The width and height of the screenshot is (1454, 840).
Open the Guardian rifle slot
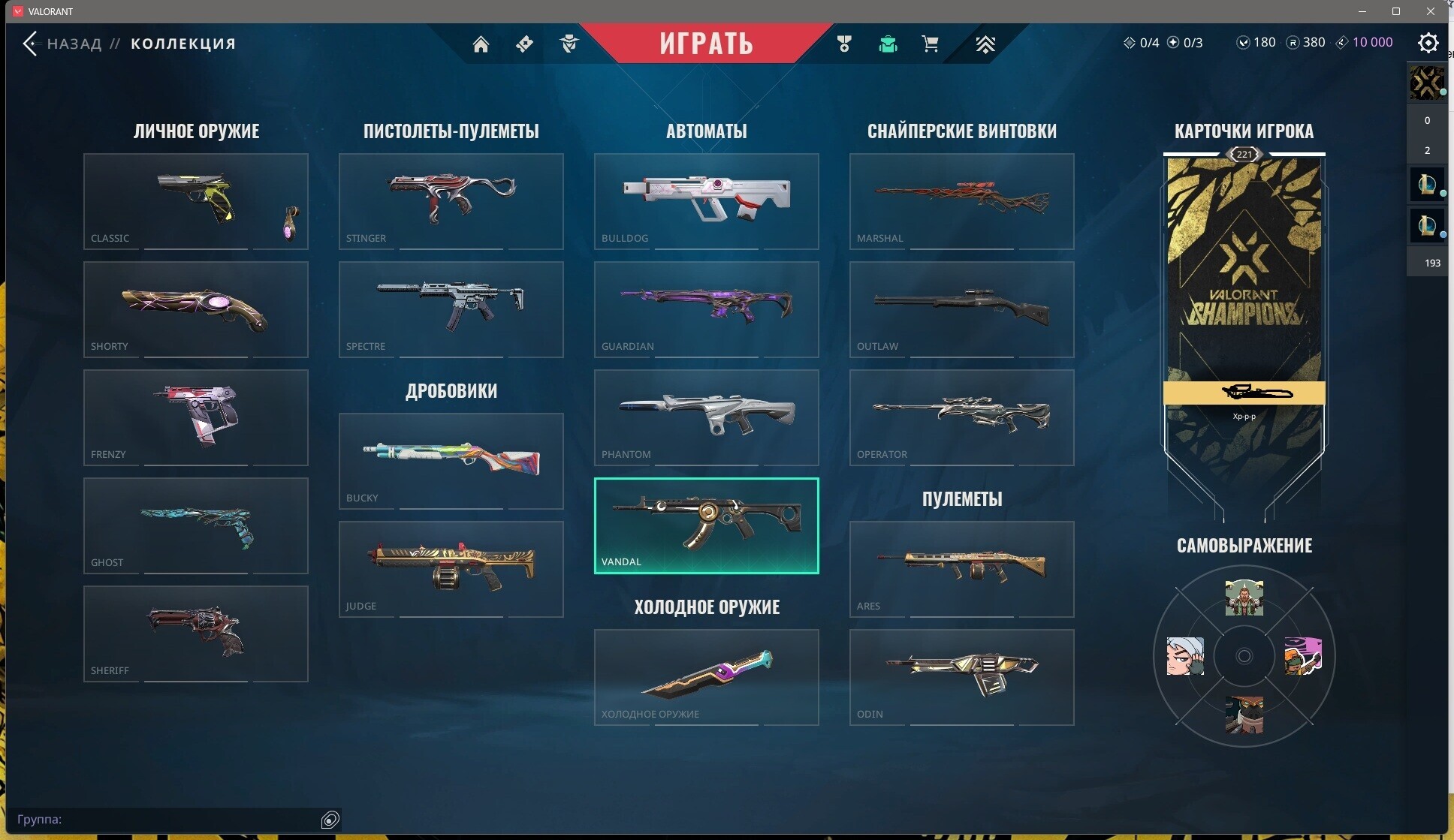[706, 309]
